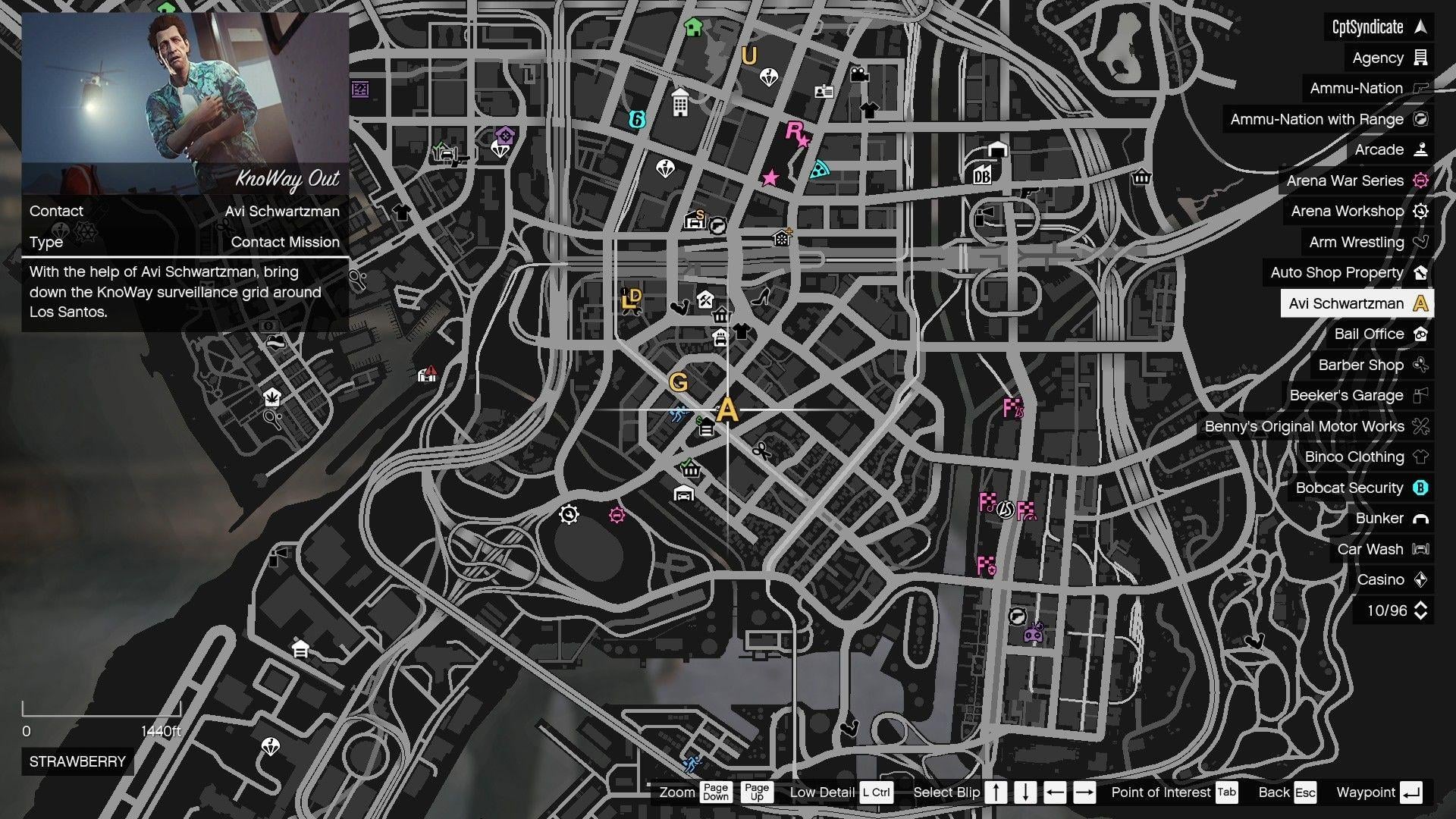Click the Car Wash icon in the legend
The height and width of the screenshot is (819, 1456).
point(1419,549)
